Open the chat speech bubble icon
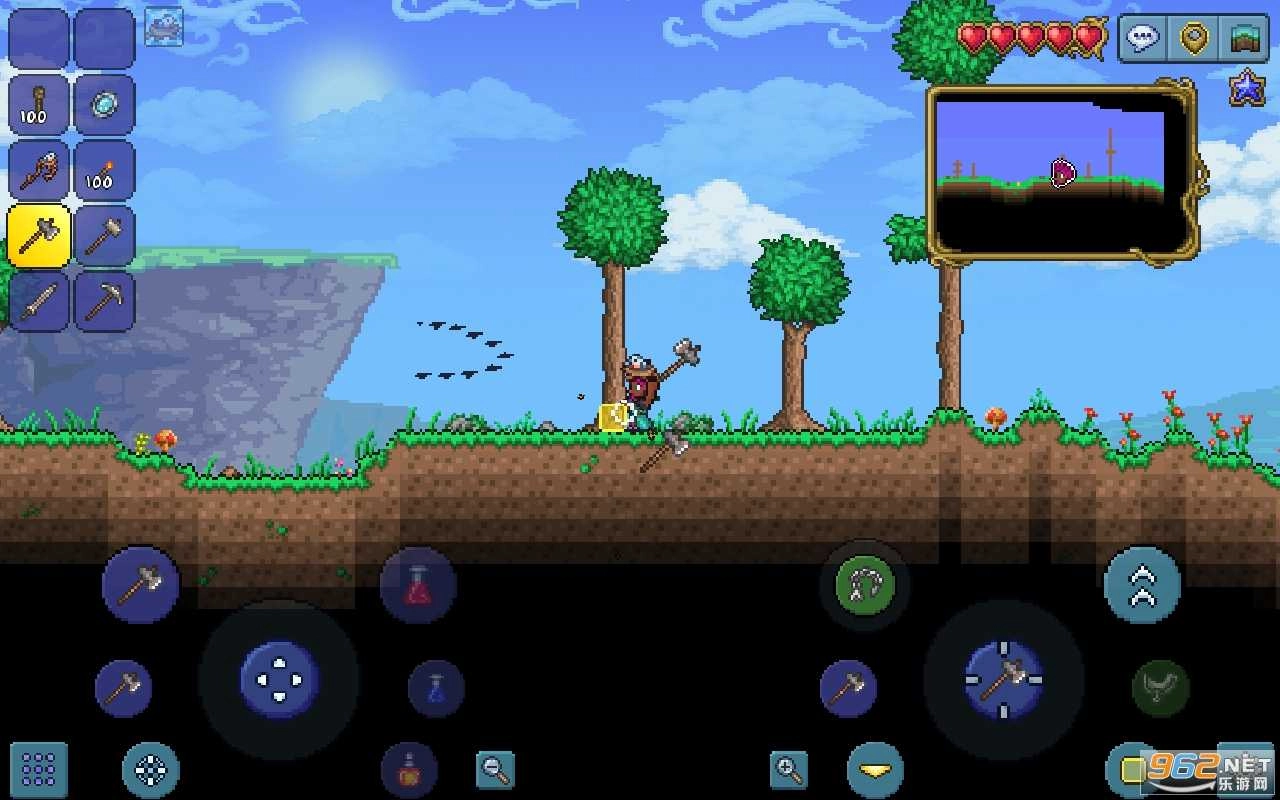The image size is (1280, 800). tap(1140, 38)
